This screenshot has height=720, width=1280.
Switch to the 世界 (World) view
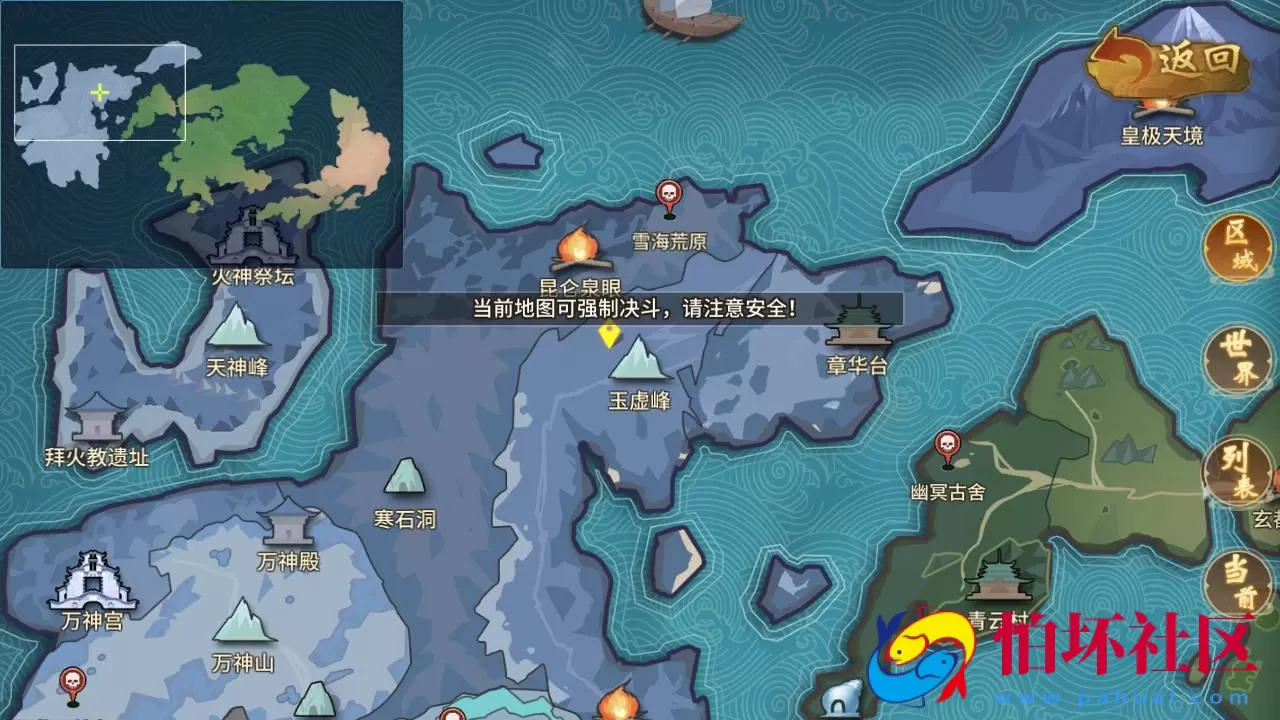point(1236,356)
